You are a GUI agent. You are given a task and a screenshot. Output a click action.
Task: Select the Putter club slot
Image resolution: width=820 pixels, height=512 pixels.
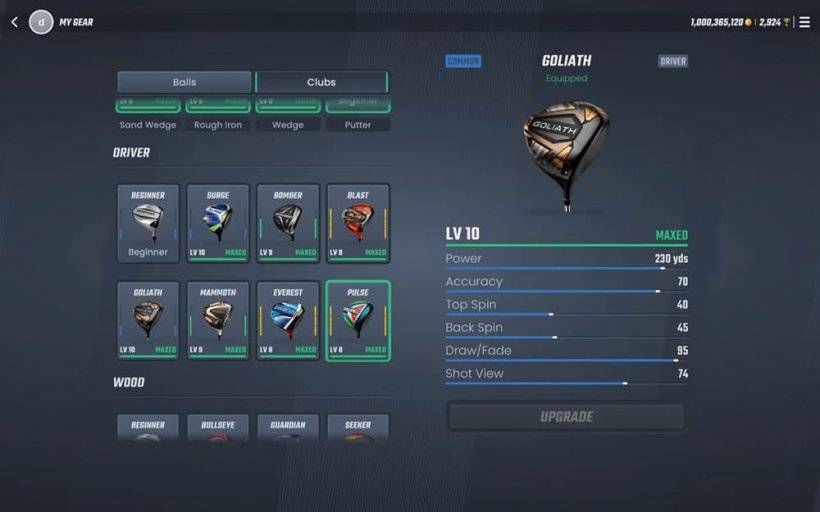point(358,116)
